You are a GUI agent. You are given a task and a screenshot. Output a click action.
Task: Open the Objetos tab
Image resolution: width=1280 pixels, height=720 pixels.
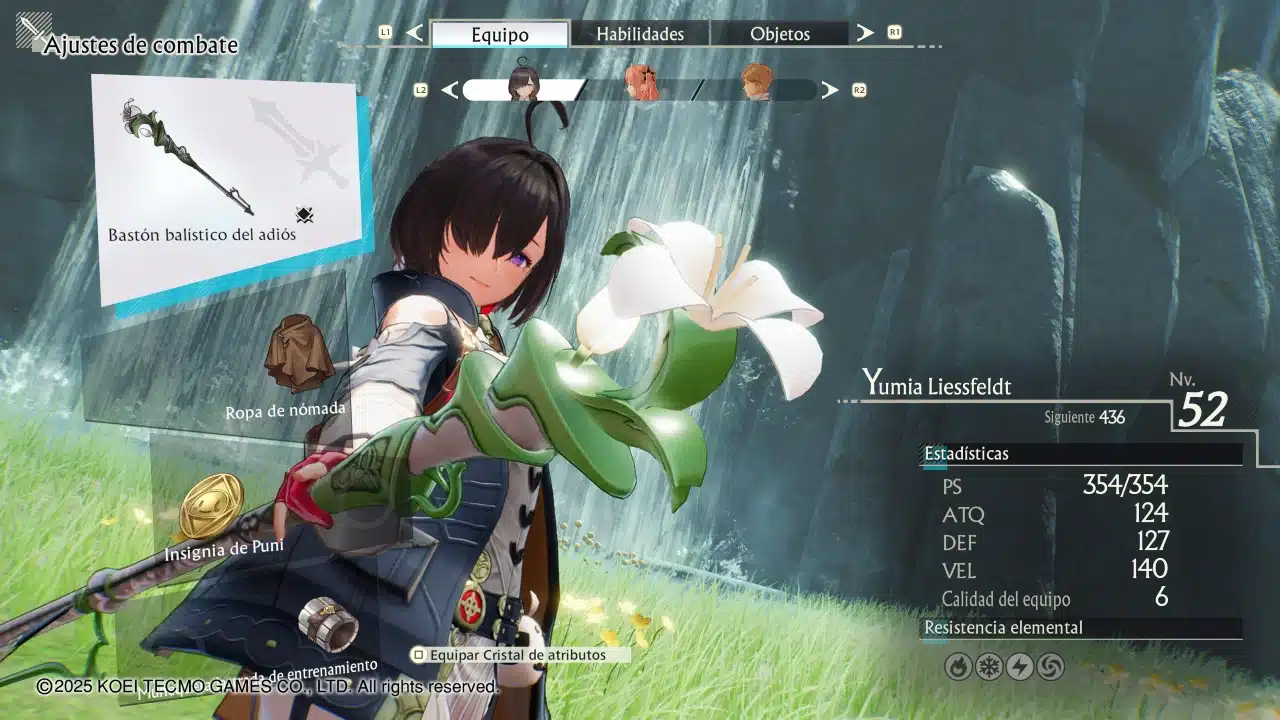click(x=780, y=34)
